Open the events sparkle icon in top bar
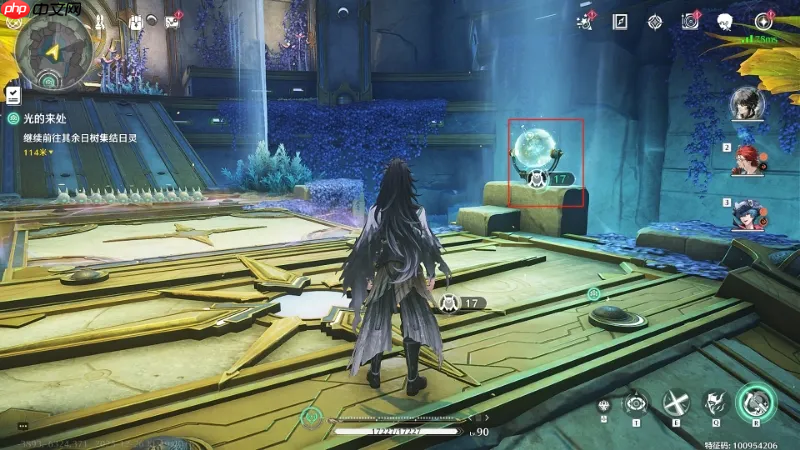The image size is (800, 450). [586, 21]
